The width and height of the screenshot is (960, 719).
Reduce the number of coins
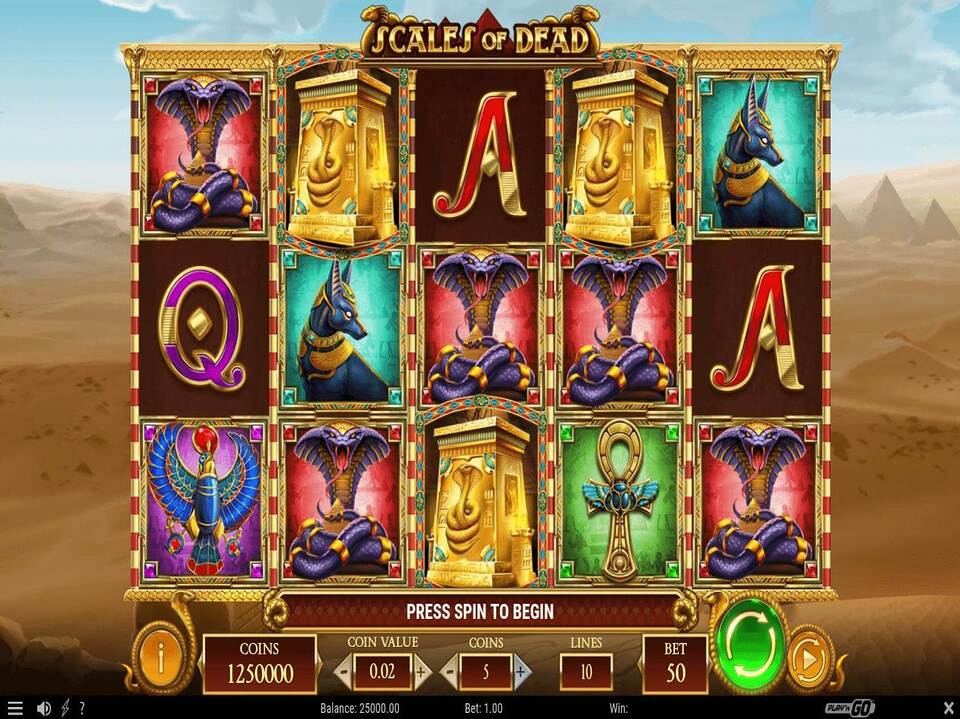point(452,672)
